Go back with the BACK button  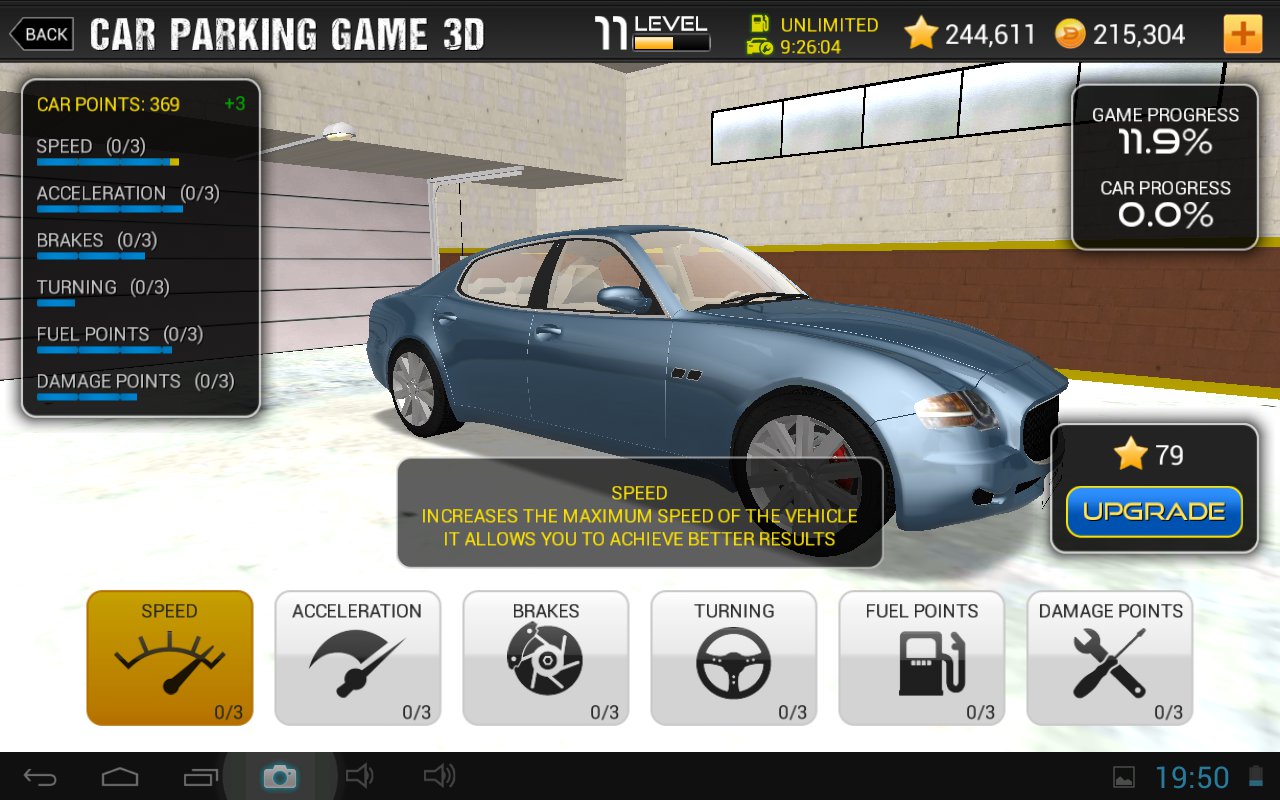(x=42, y=34)
